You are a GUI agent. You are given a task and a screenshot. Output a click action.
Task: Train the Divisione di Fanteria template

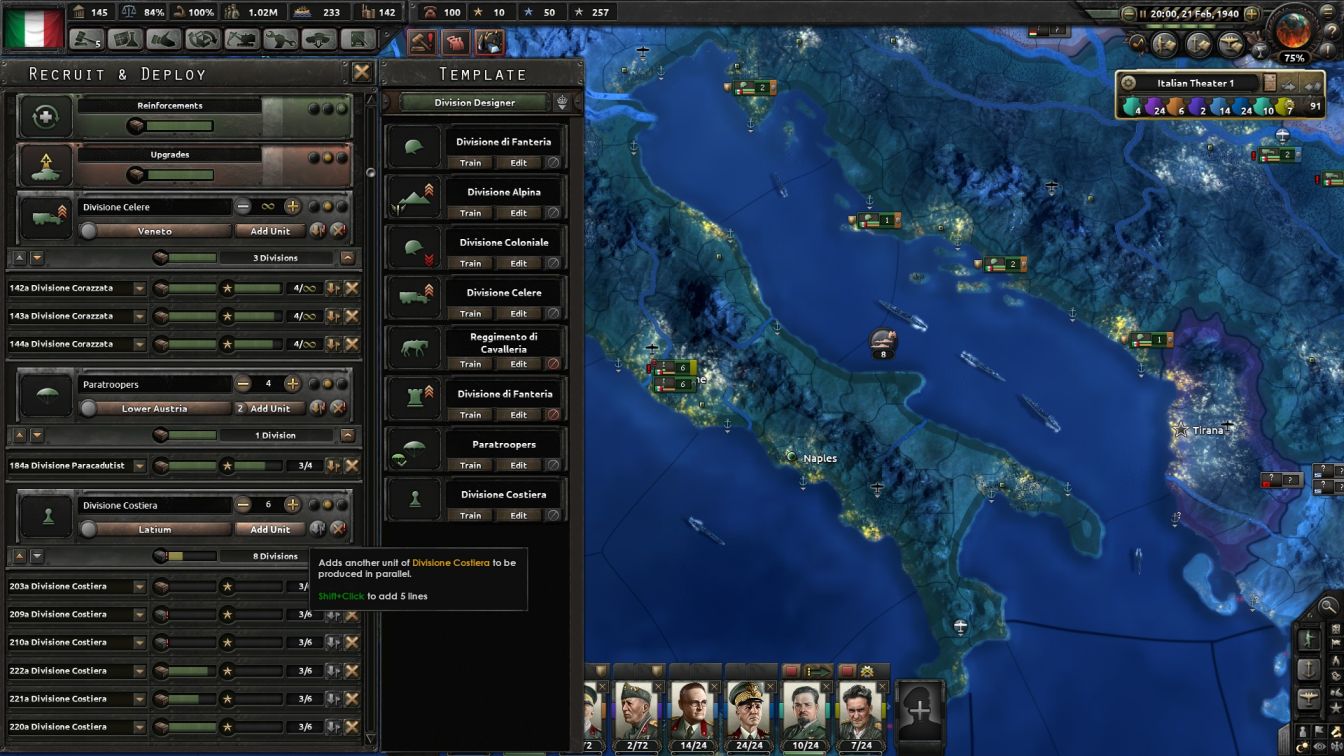[469, 161]
